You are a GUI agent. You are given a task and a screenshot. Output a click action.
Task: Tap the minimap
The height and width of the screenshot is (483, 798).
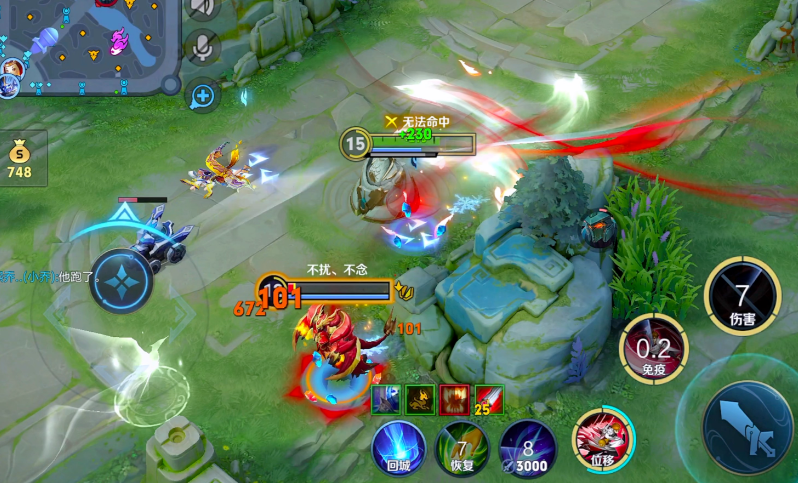click(90, 45)
